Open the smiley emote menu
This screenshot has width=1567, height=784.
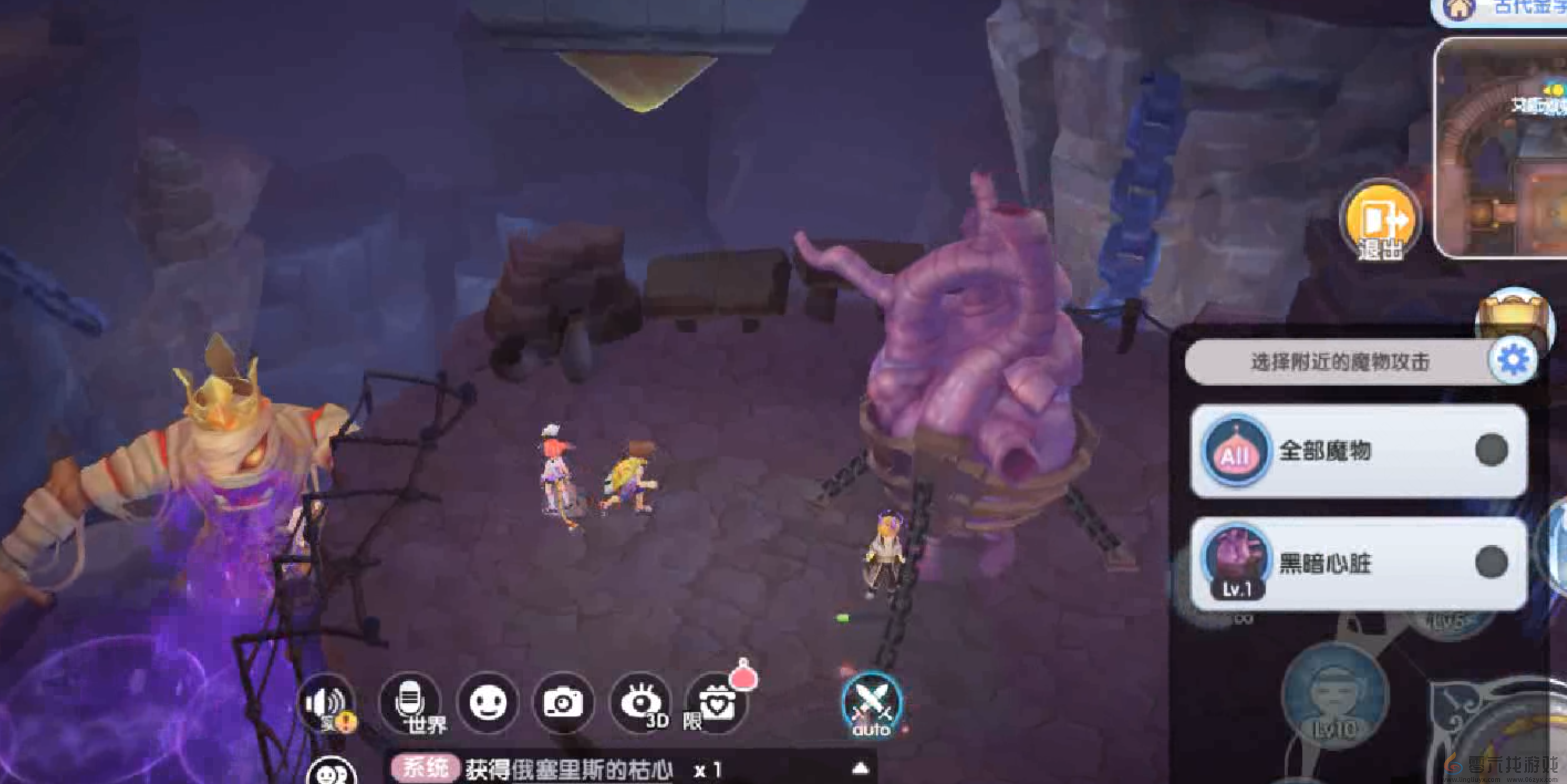(487, 703)
